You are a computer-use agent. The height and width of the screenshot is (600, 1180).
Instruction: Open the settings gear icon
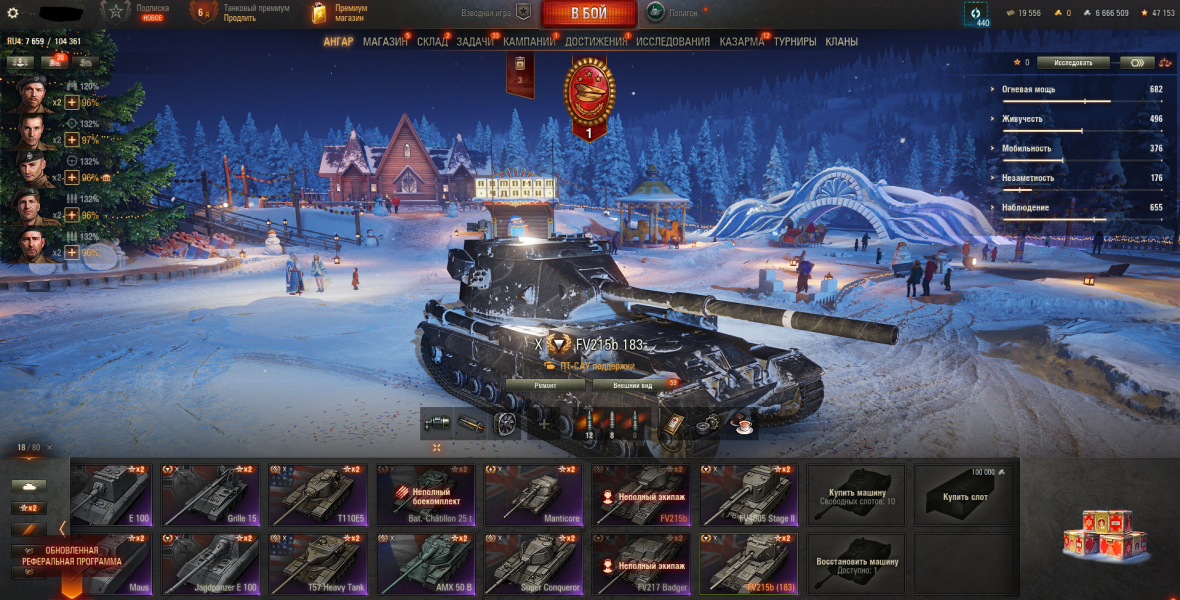13,13
